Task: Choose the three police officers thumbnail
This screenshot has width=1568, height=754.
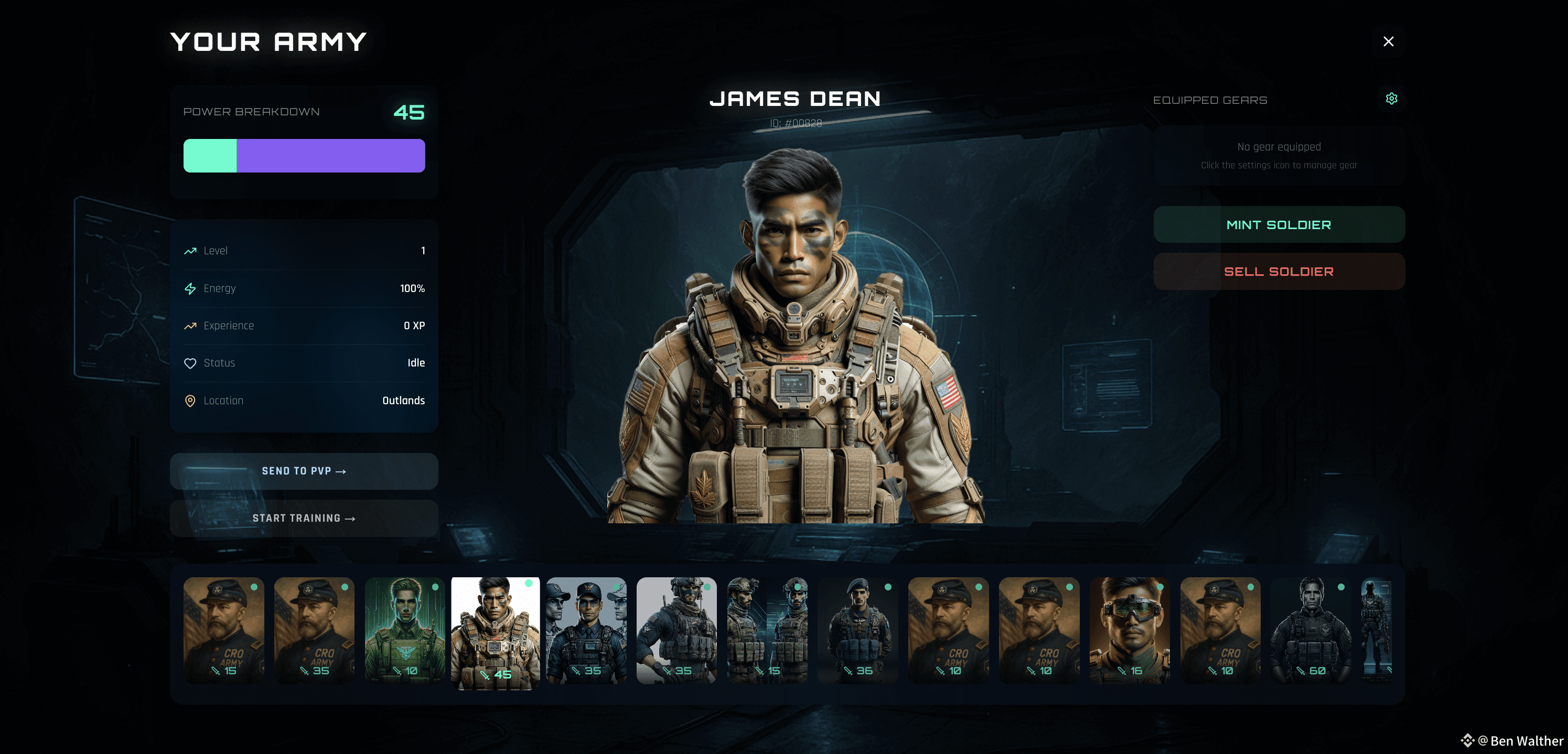Action: [x=586, y=630]
